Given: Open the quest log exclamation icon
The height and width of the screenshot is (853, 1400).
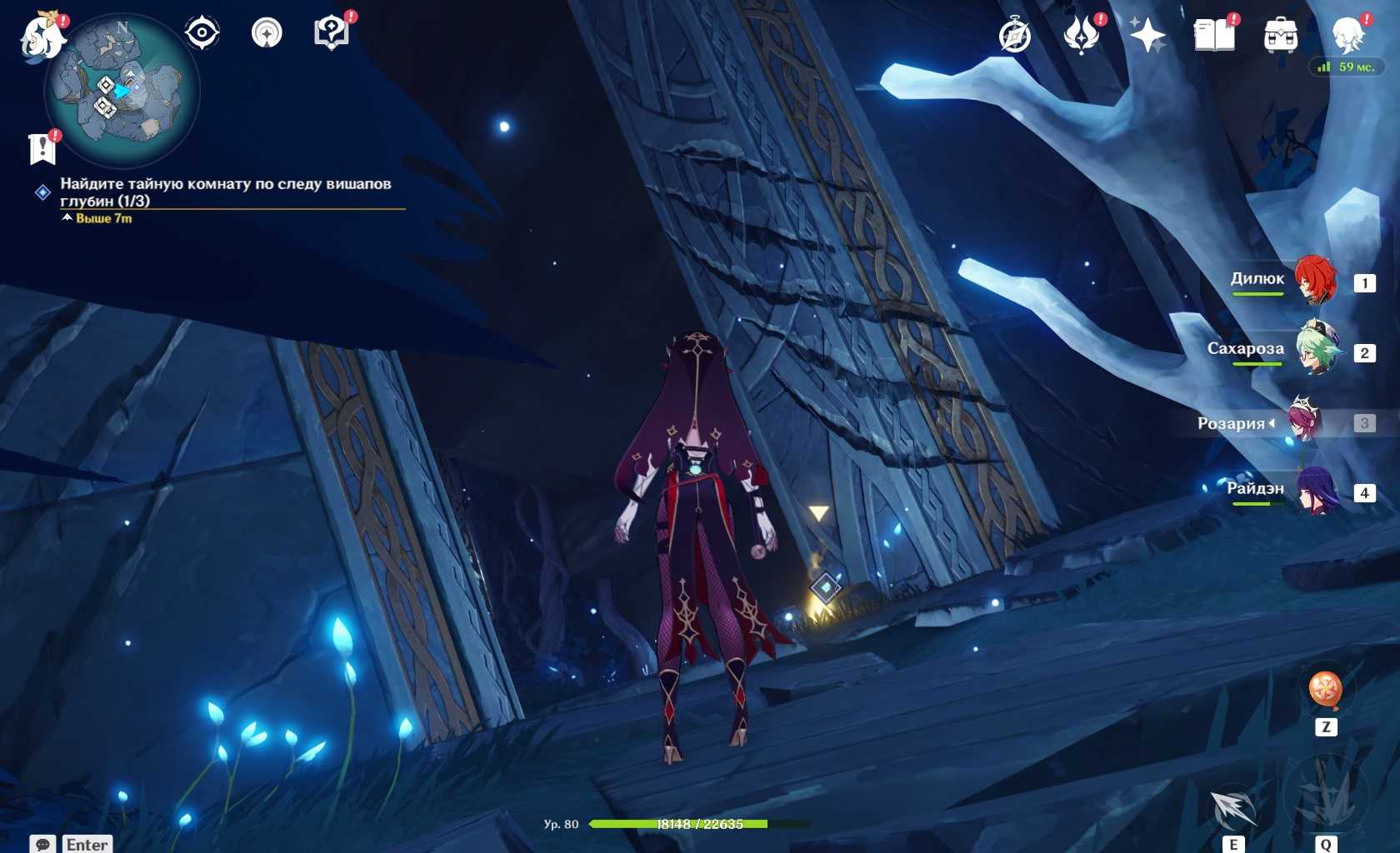Looking at the screenshot, I should click(42, 148).
